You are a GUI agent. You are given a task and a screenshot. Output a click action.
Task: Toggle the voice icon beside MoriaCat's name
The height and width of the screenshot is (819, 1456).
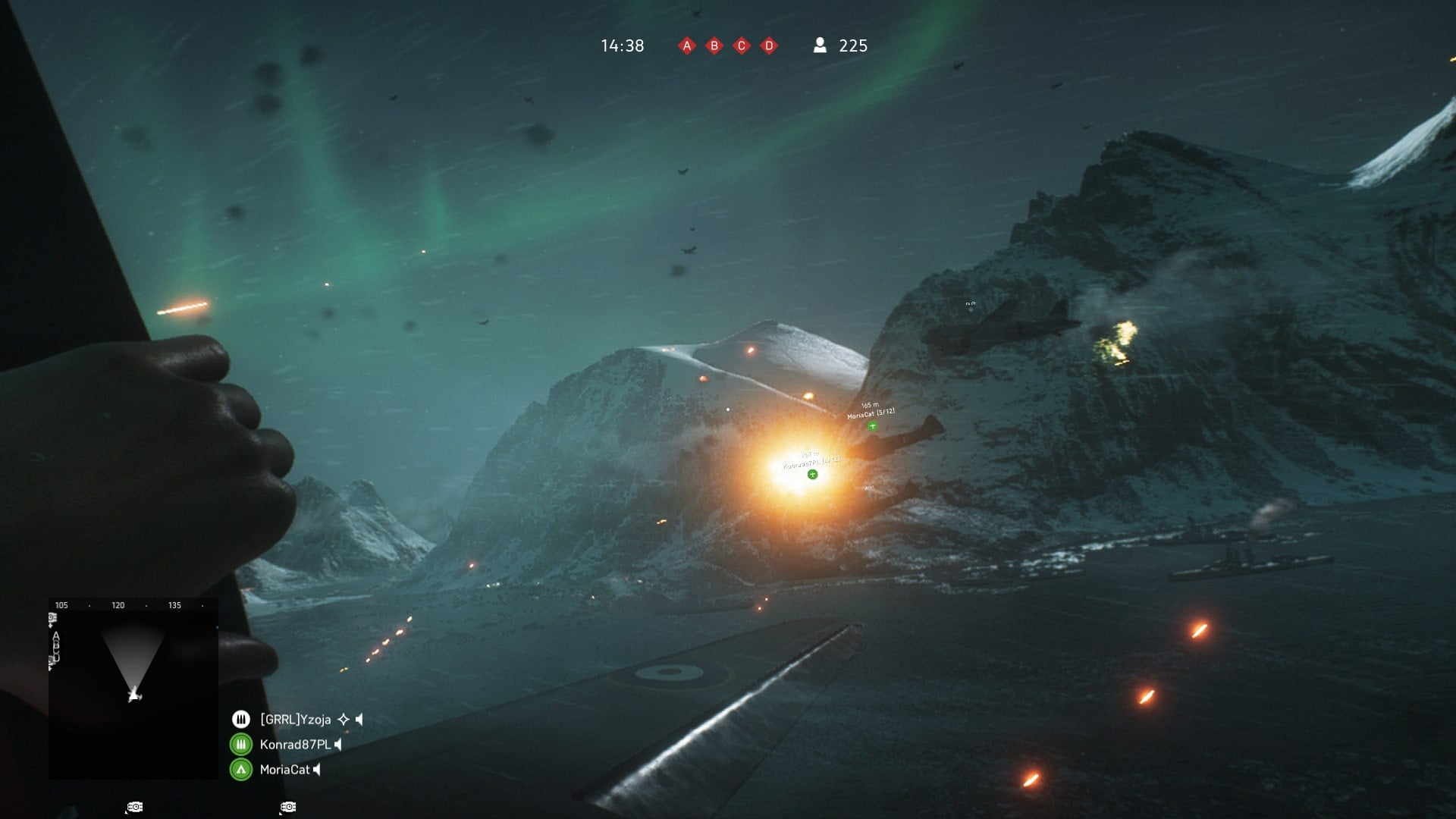click(x=317, y=770)
